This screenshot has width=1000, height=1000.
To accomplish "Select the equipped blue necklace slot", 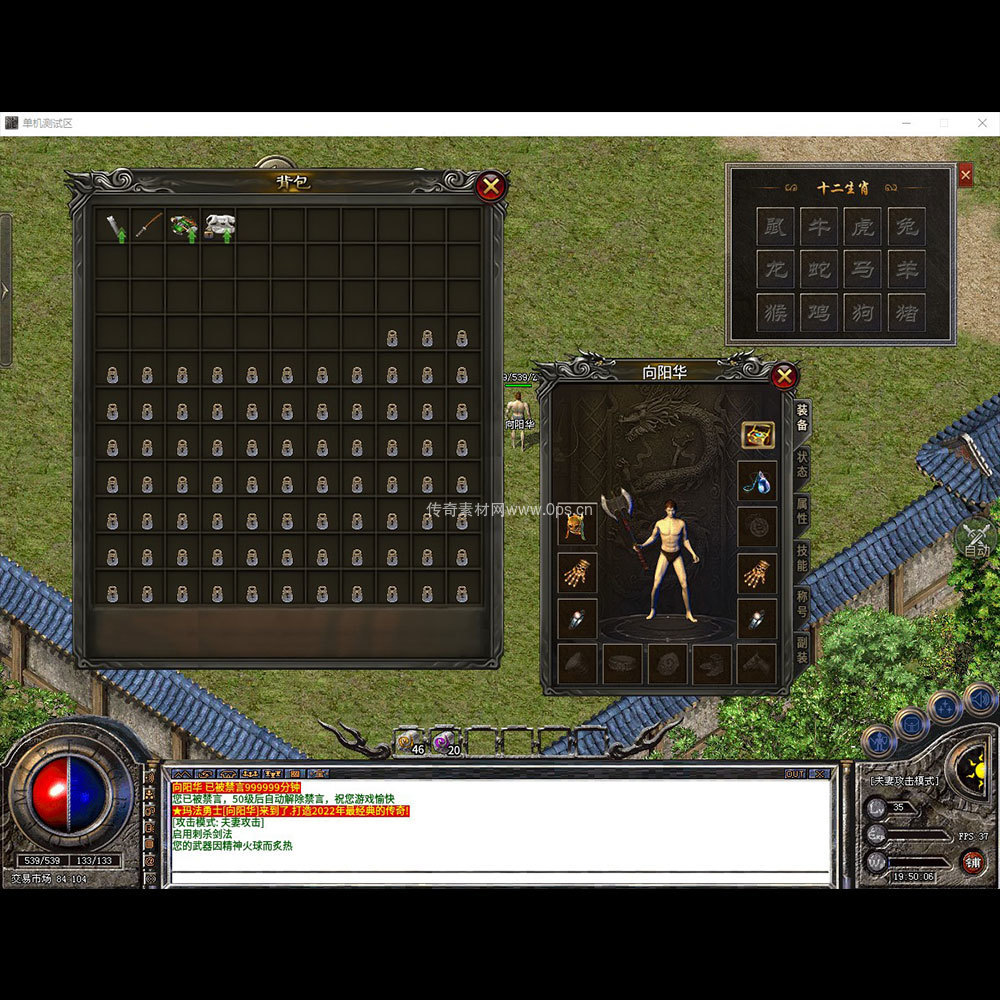I will coord(757,481).
